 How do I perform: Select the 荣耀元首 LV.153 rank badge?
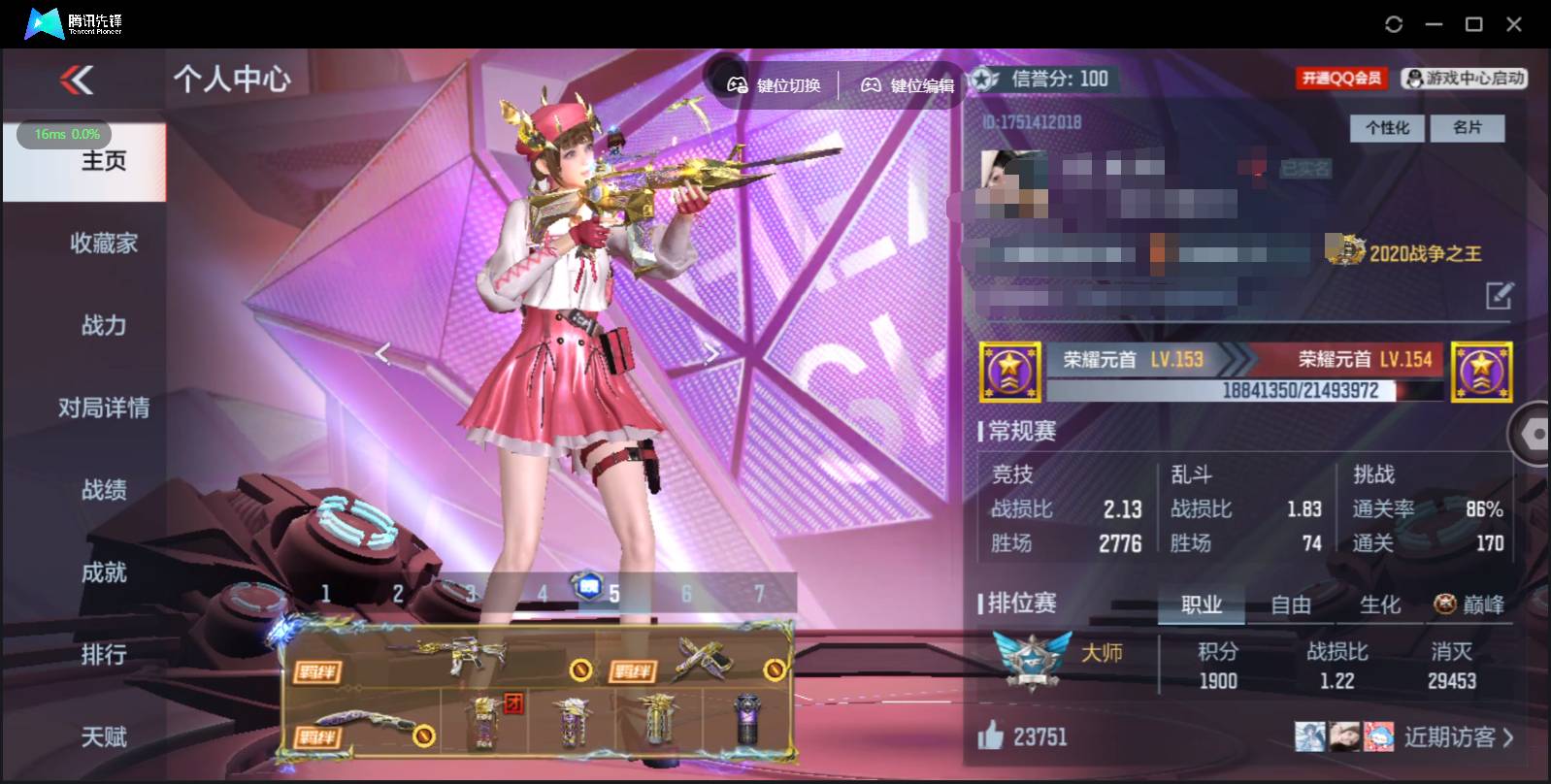click(1009, 372)
